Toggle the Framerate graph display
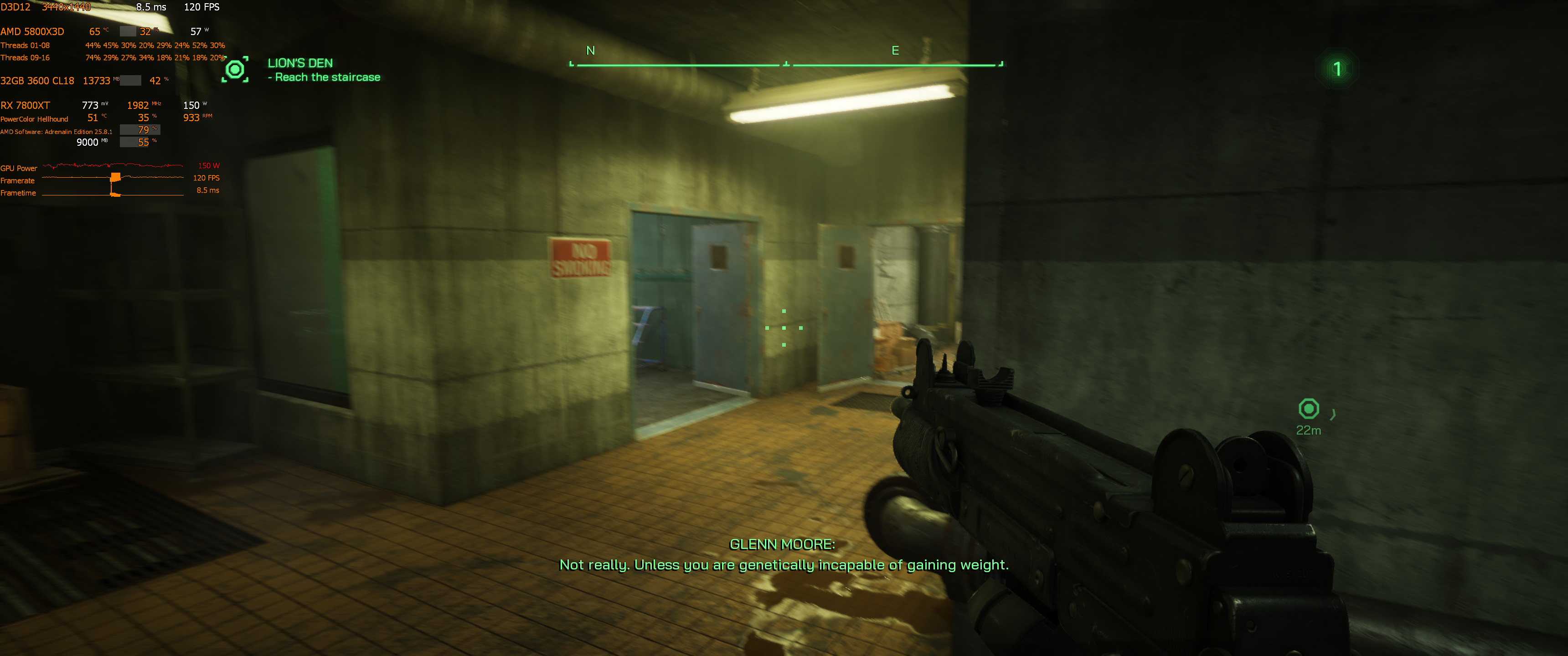The height and width of the screenshot is (656, 1568). coord(18,180)
